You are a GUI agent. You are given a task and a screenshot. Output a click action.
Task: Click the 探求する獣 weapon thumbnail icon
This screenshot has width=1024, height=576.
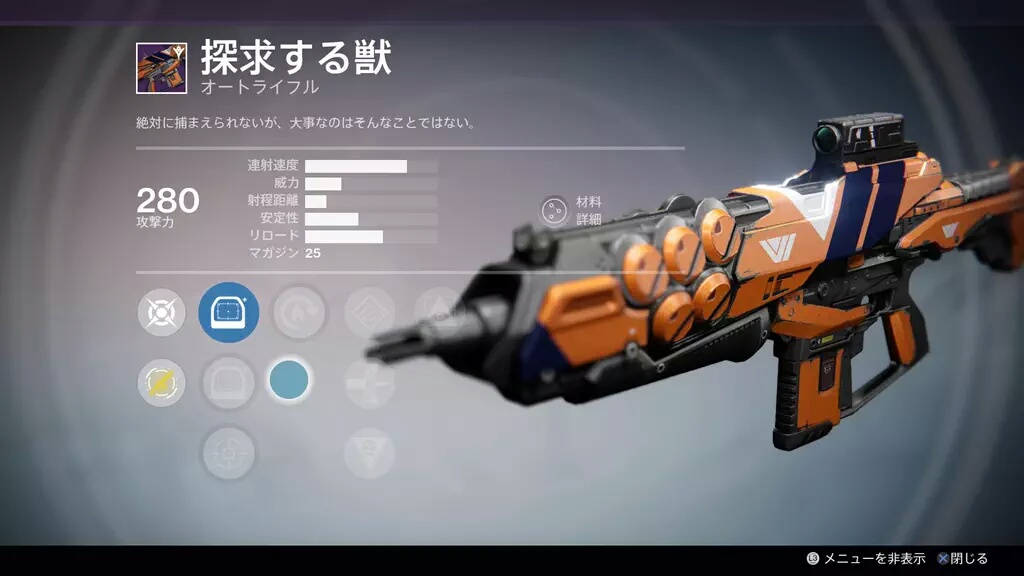[x=161, y=69]
